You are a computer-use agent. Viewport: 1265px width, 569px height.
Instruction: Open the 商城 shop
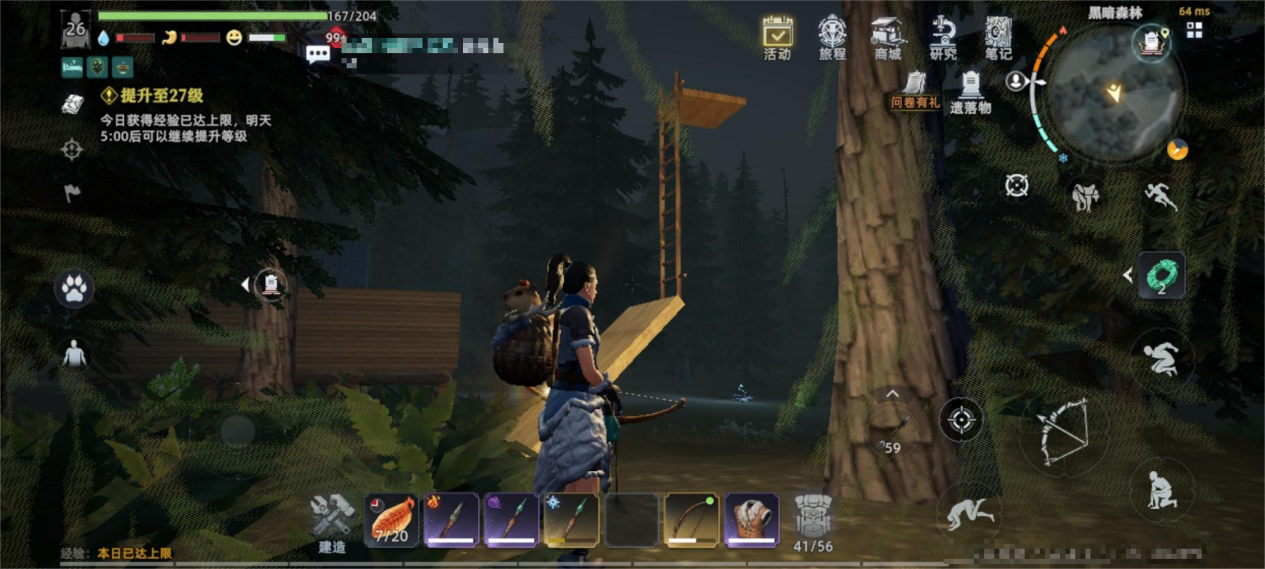(887, 36)
